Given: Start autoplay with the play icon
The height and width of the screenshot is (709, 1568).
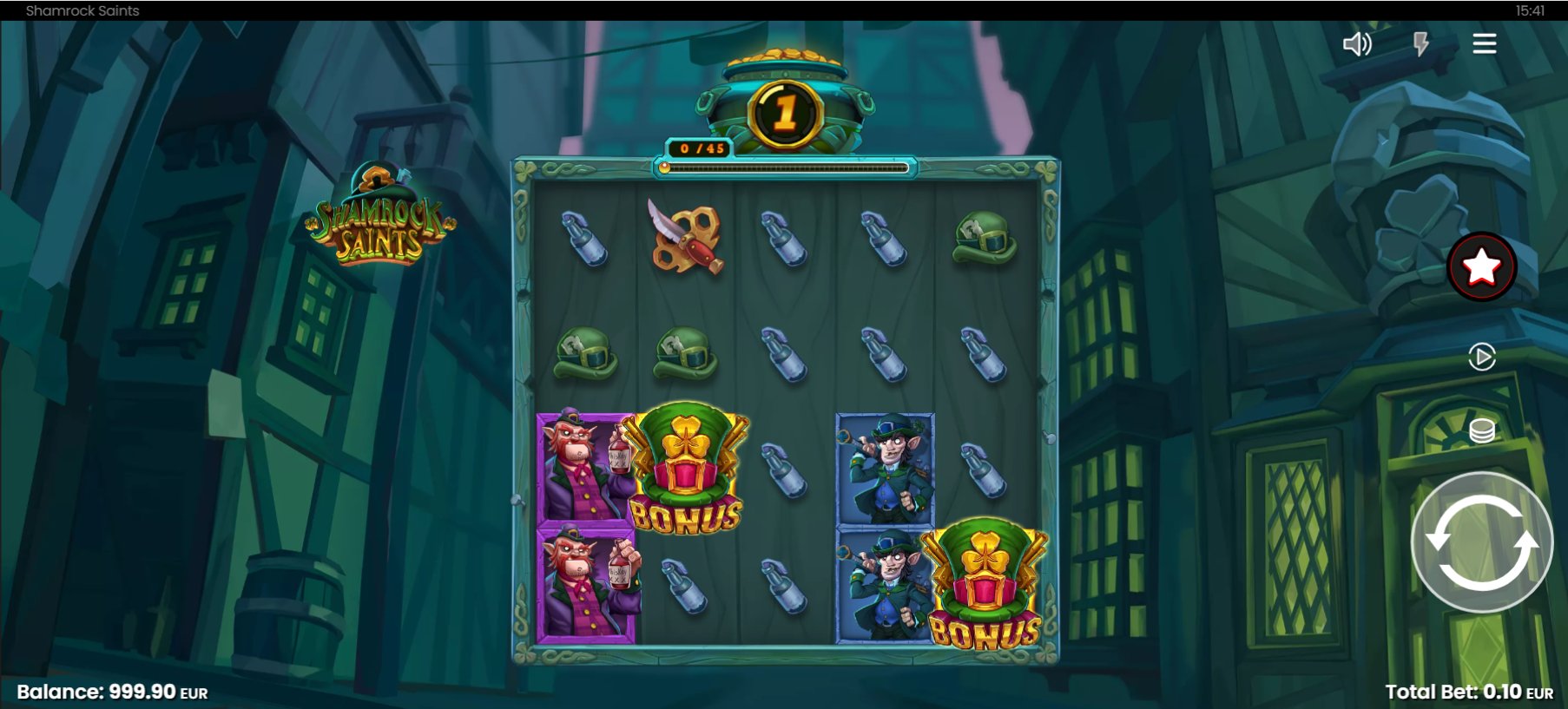Looking at the screenshot, I should click(1481, 357).
